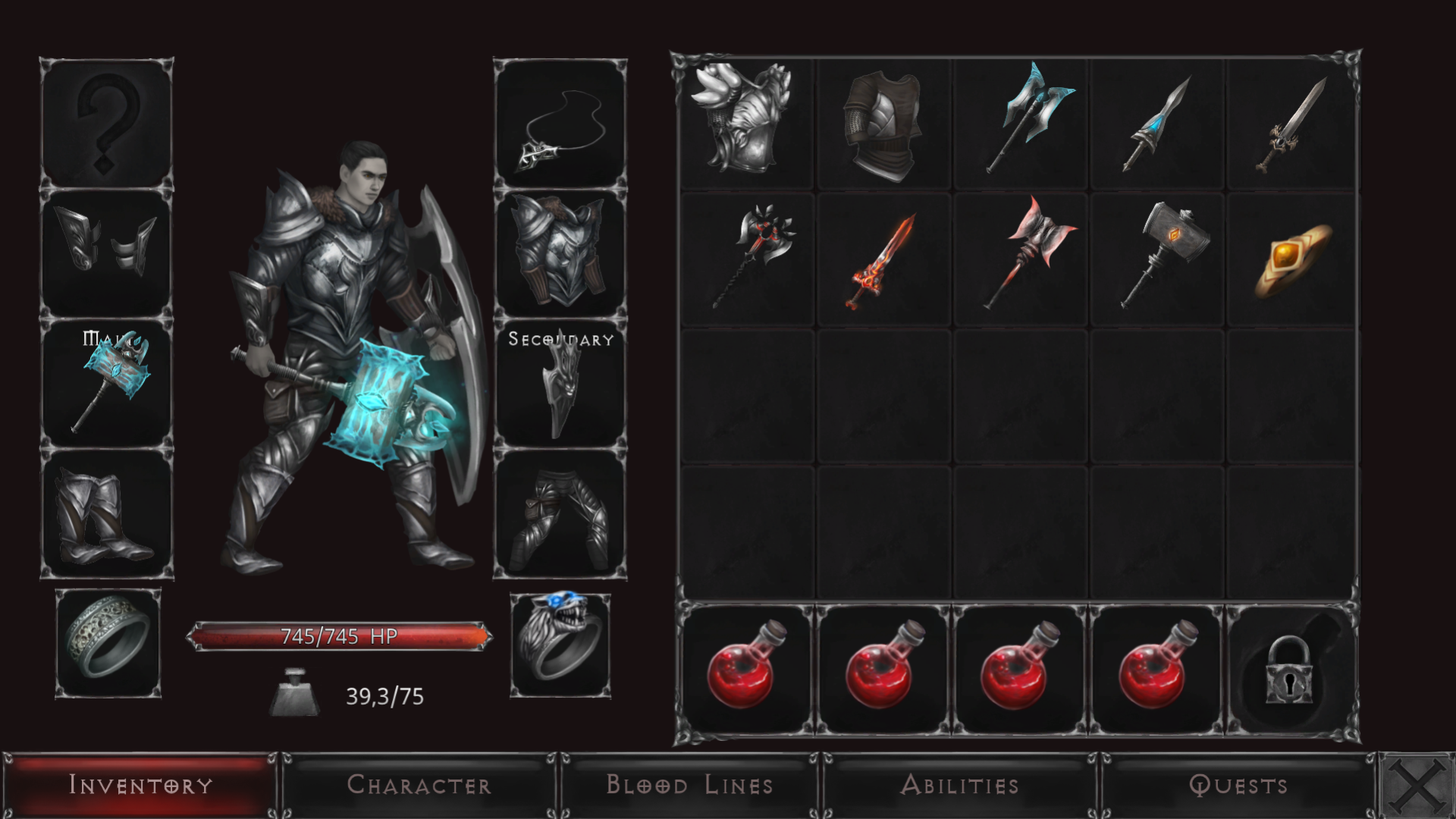
Task: Click the 745/745 HP bar
Action: coord(340,637)
